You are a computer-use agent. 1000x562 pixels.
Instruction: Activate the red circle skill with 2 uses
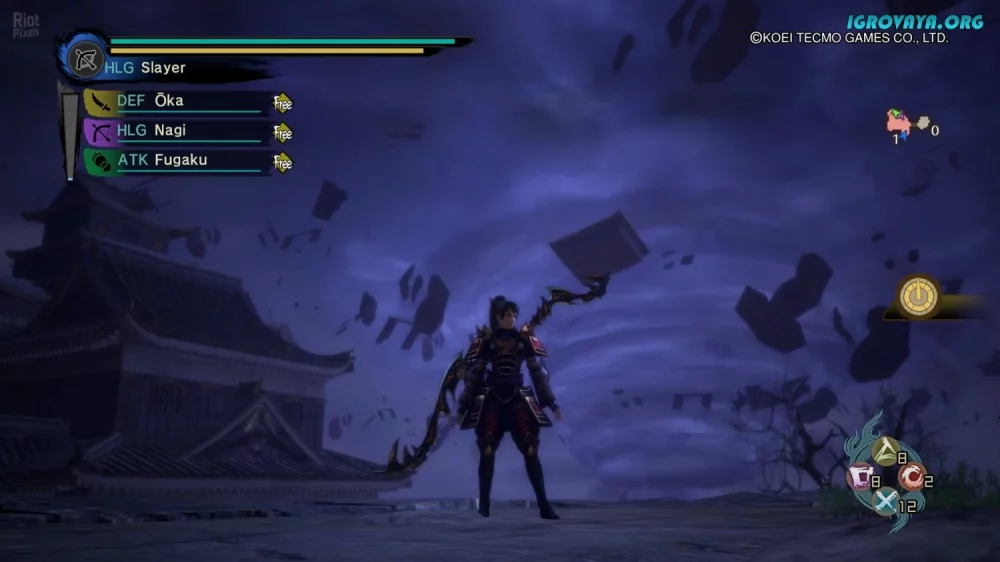[910, 479]
